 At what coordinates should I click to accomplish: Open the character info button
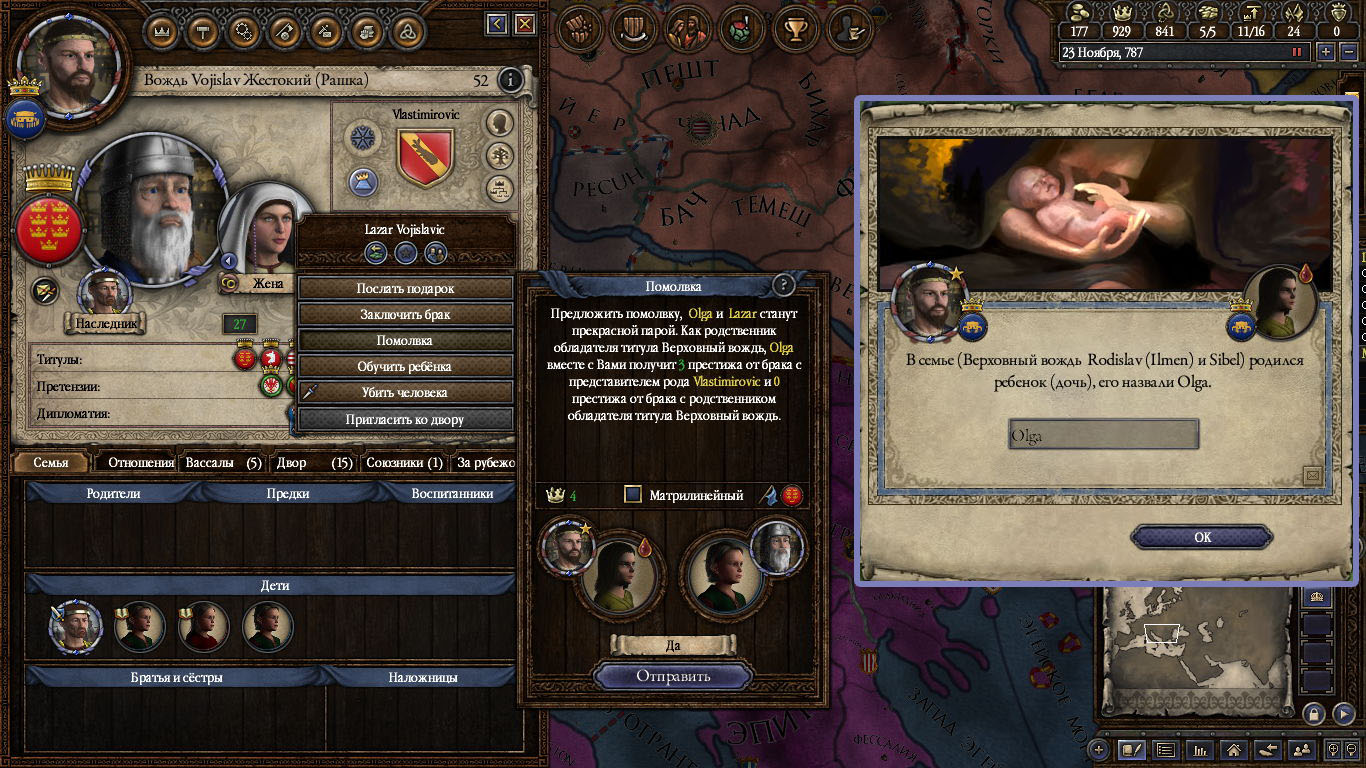[510, 80]
